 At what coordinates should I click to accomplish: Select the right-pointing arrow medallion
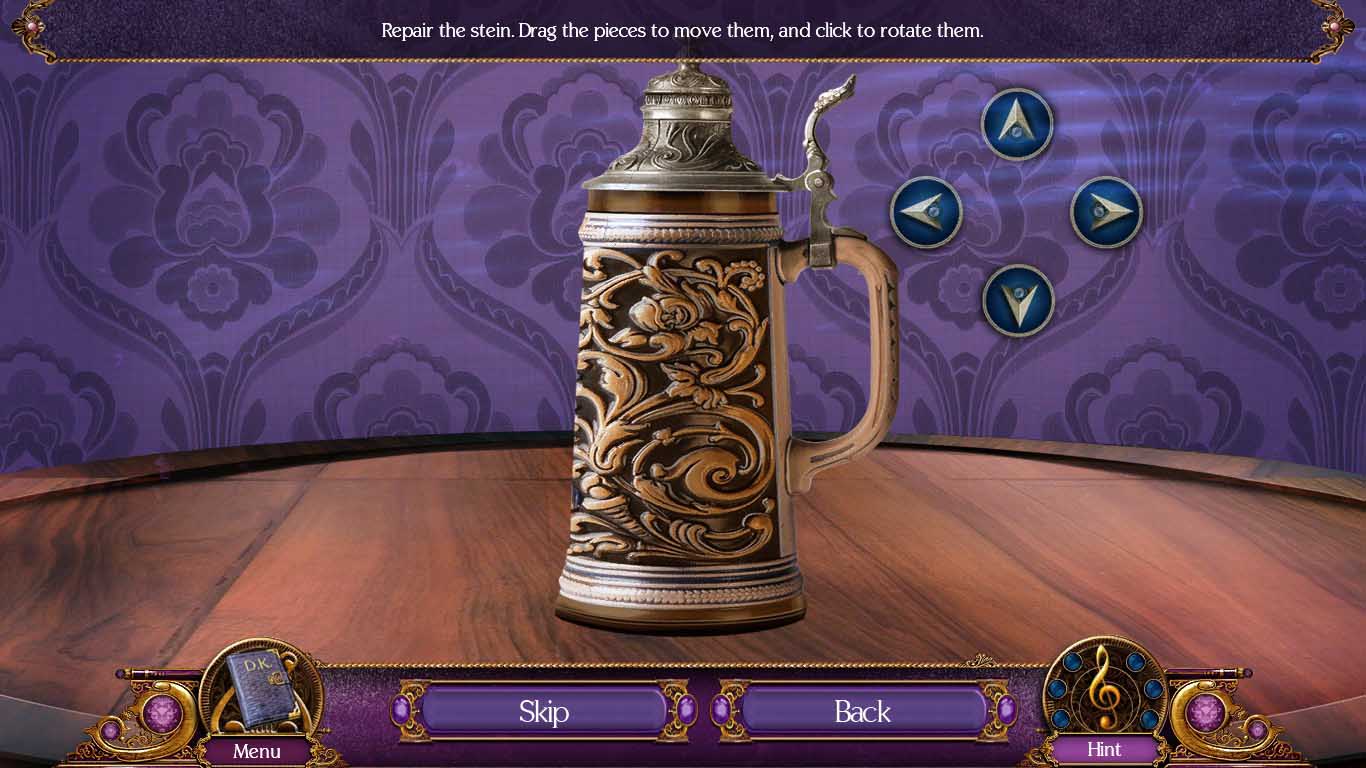[1108, 210]
